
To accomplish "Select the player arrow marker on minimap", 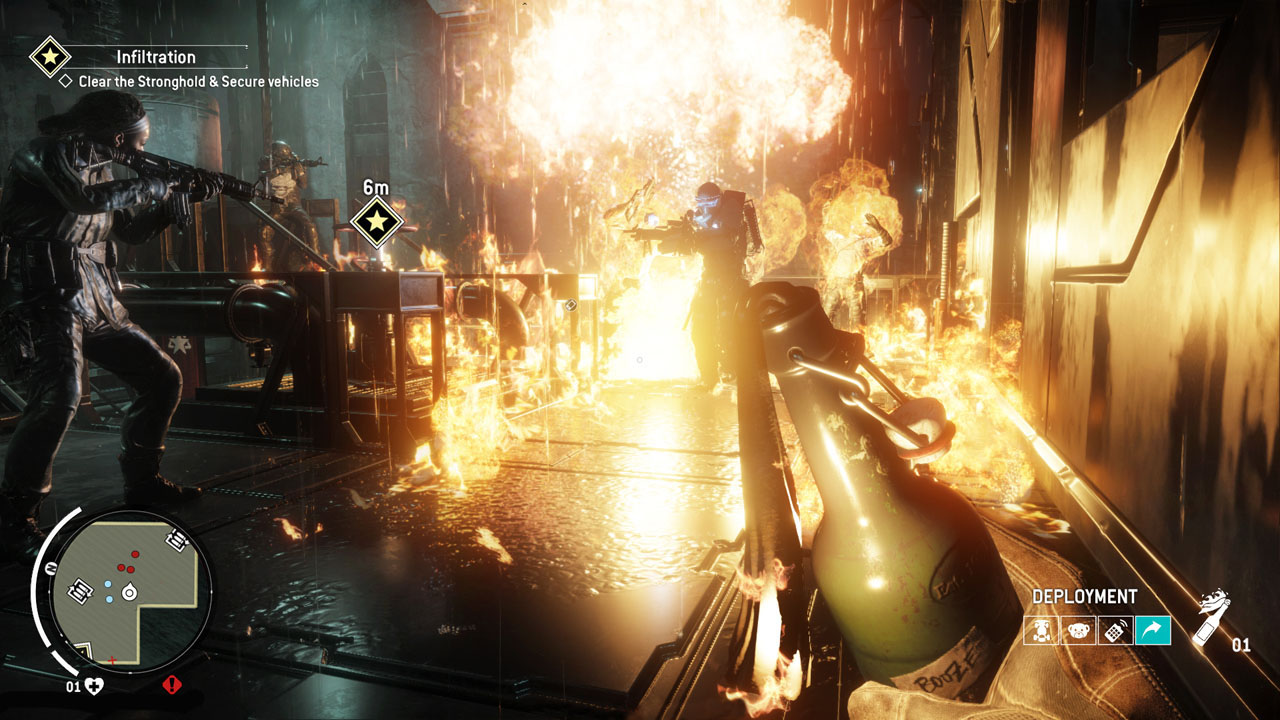I will 128,592.
